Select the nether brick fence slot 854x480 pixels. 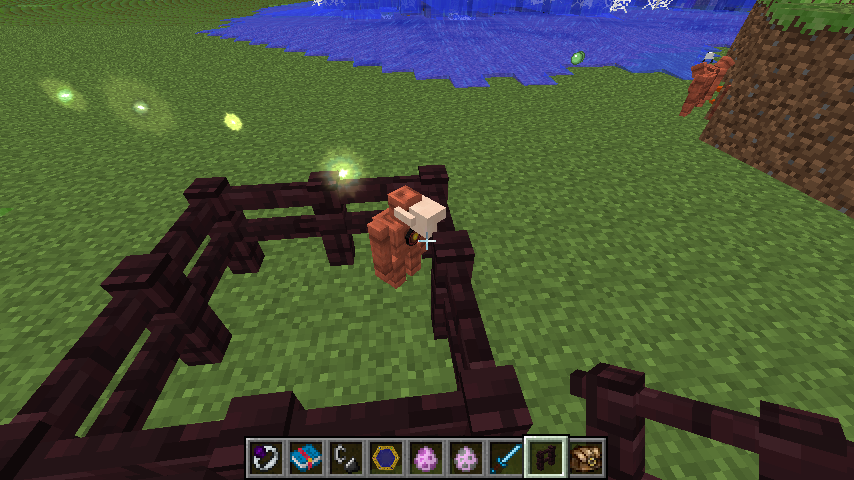point(546,457)
